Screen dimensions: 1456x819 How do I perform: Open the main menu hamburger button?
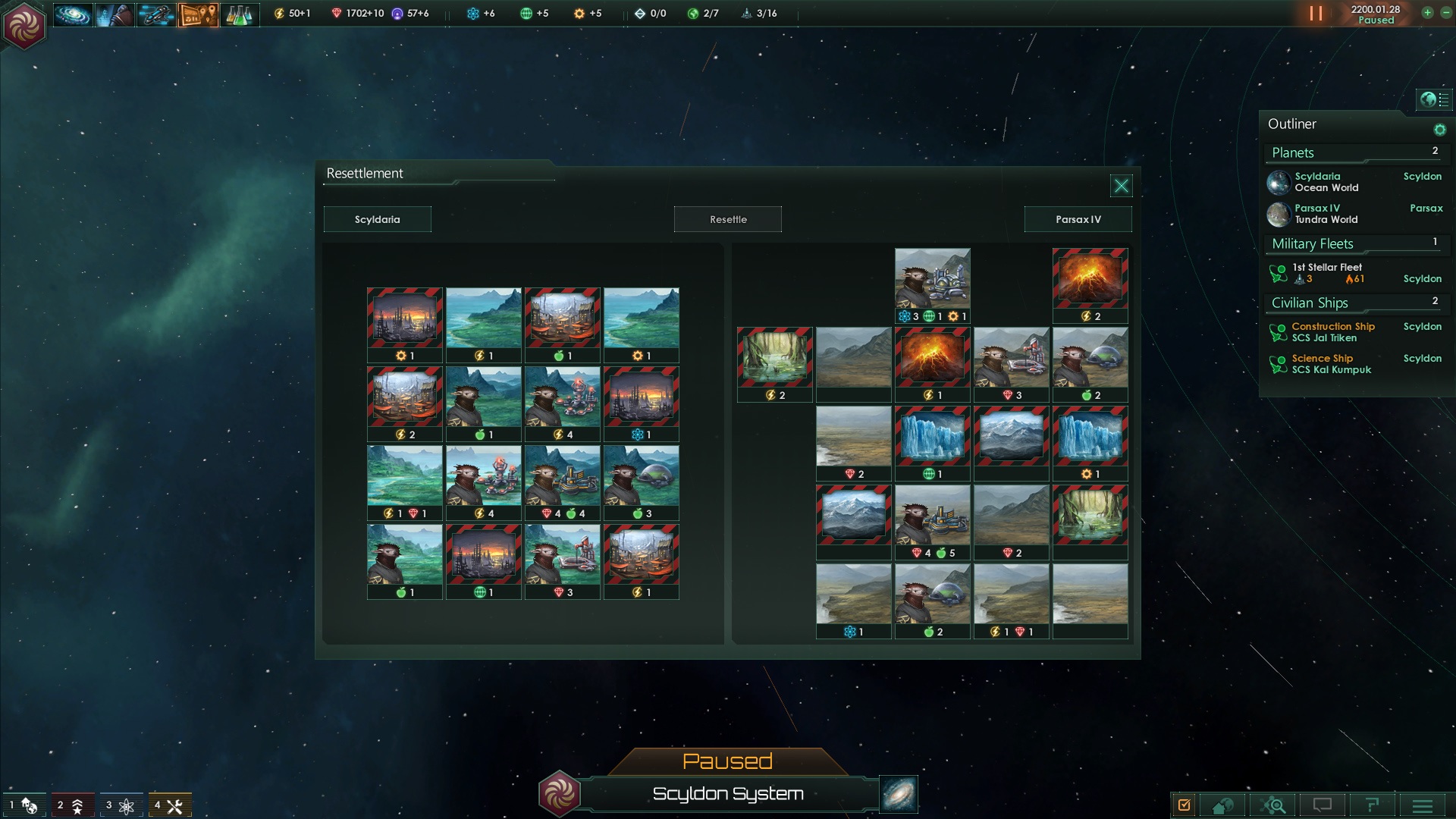point(1423,805)
